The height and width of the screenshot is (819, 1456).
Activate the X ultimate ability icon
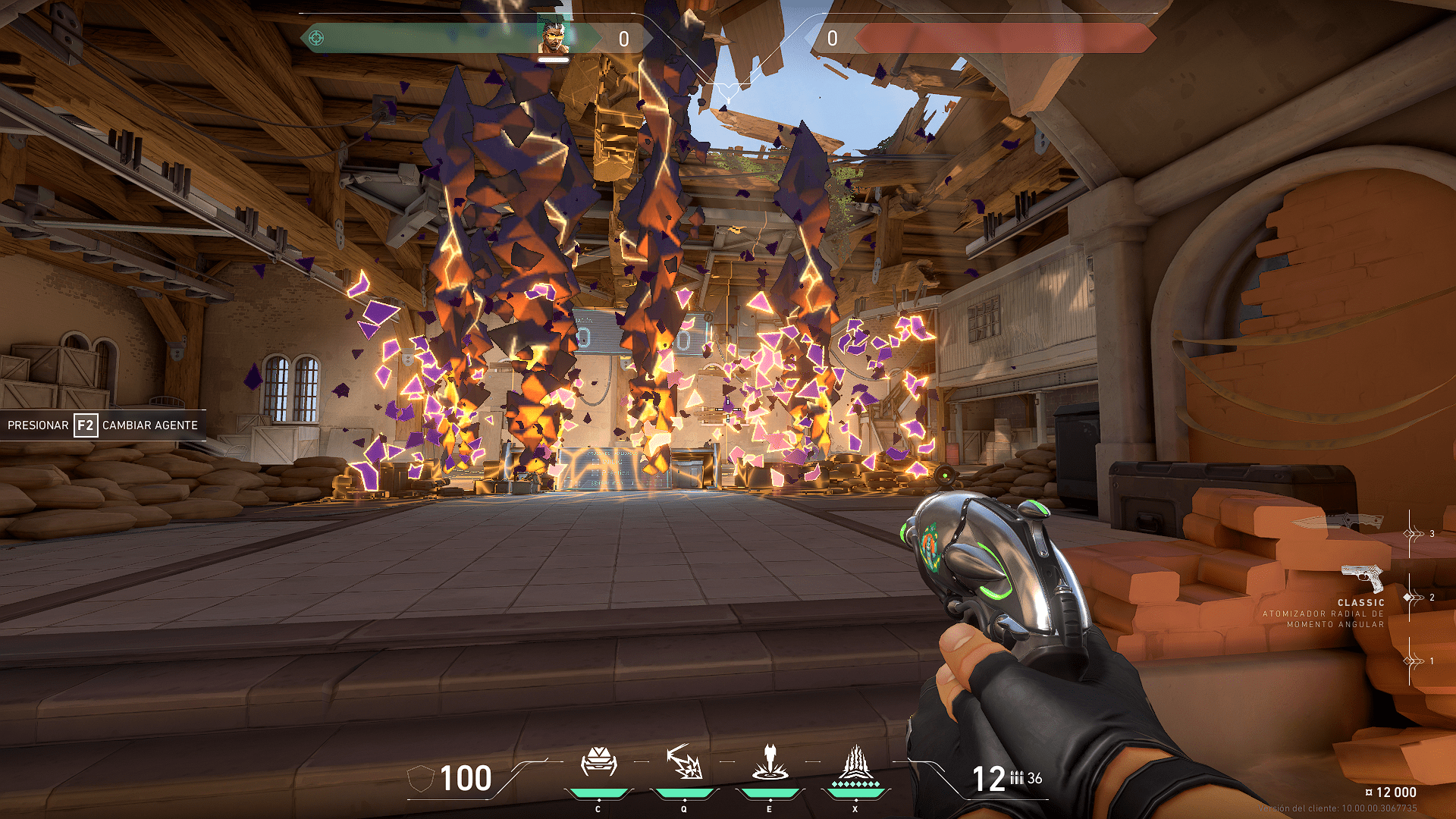coord(855,764)
